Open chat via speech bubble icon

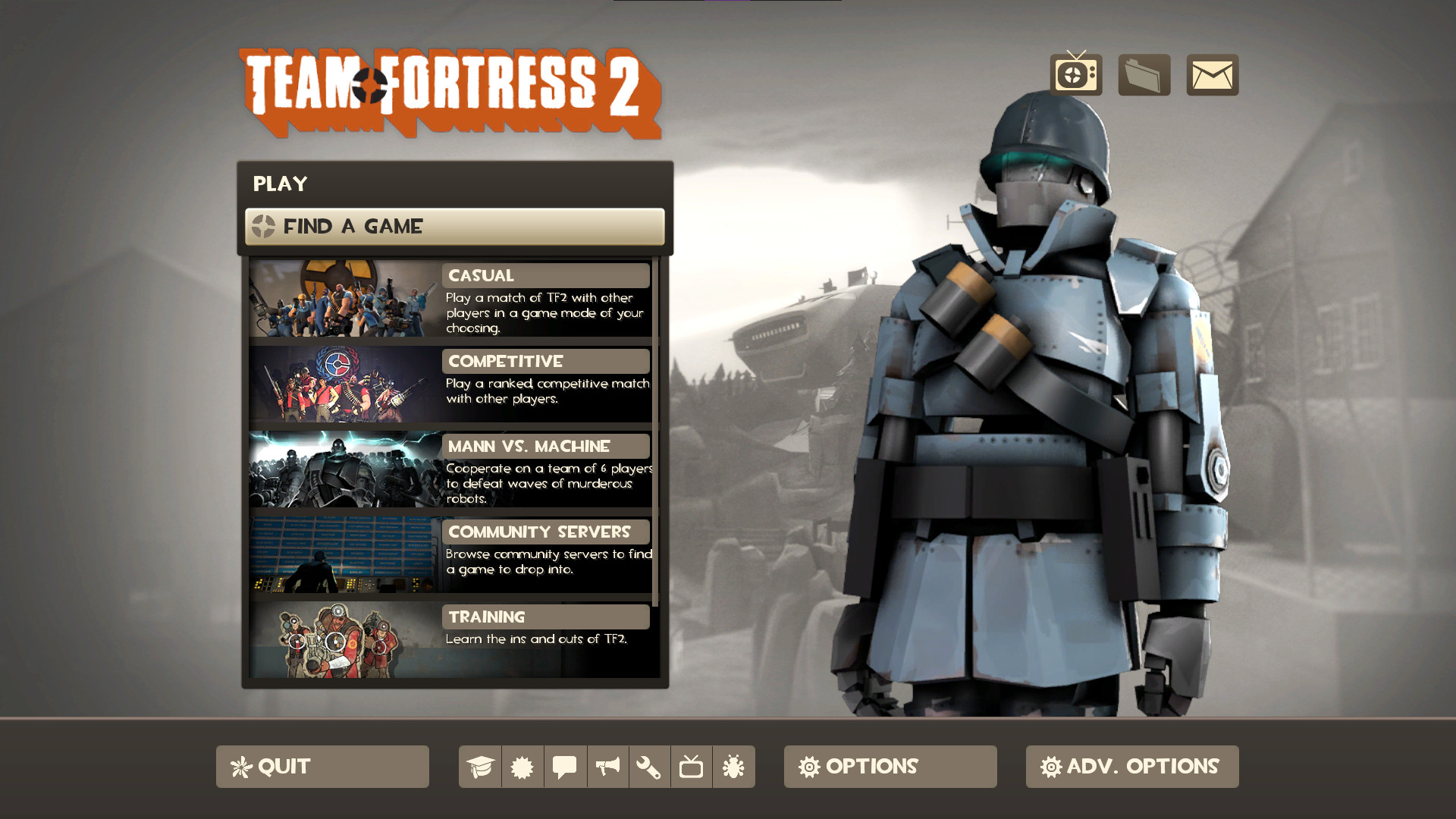(x=565, y=767)
